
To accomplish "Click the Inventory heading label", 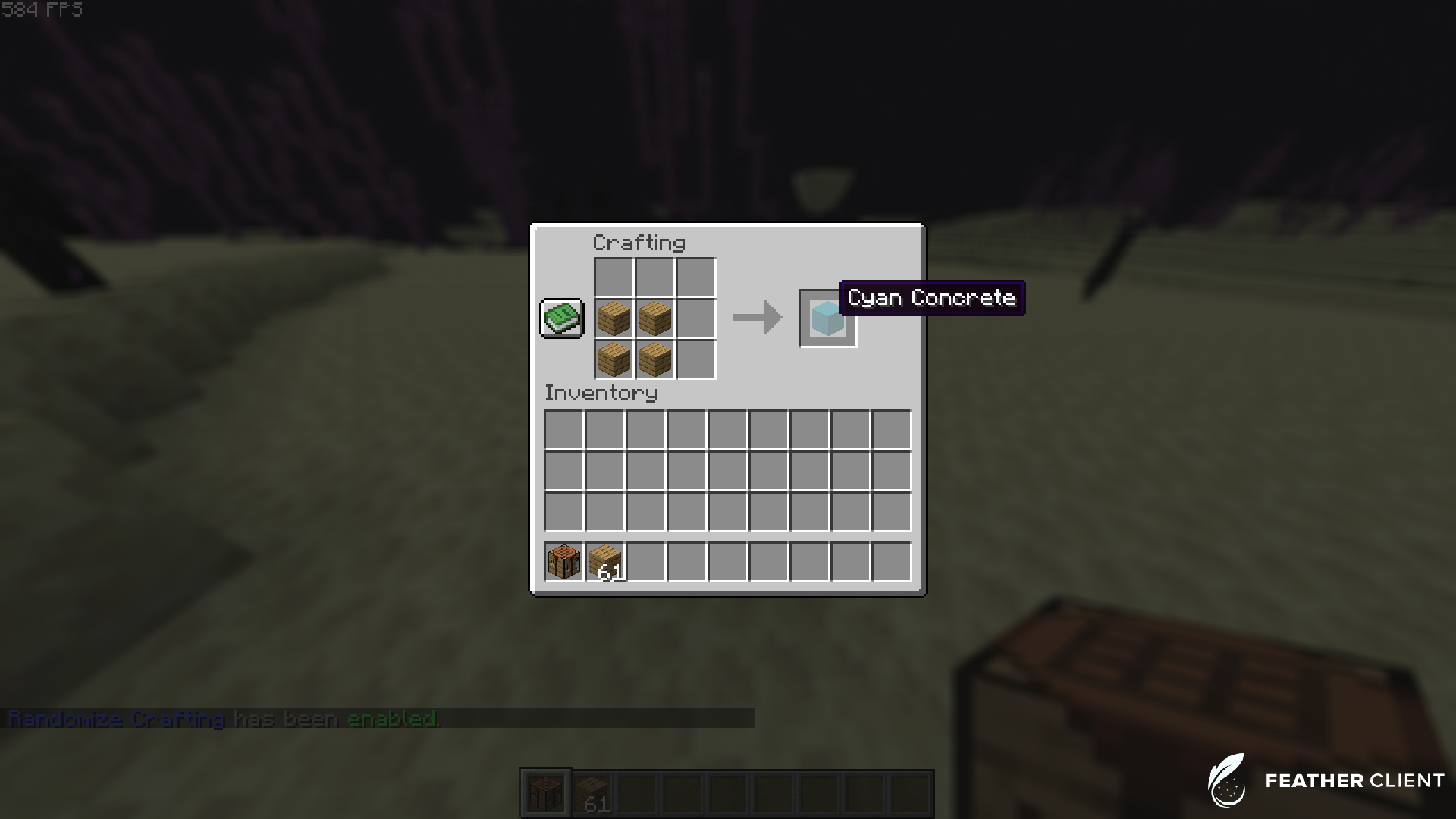I will (601, 394).
